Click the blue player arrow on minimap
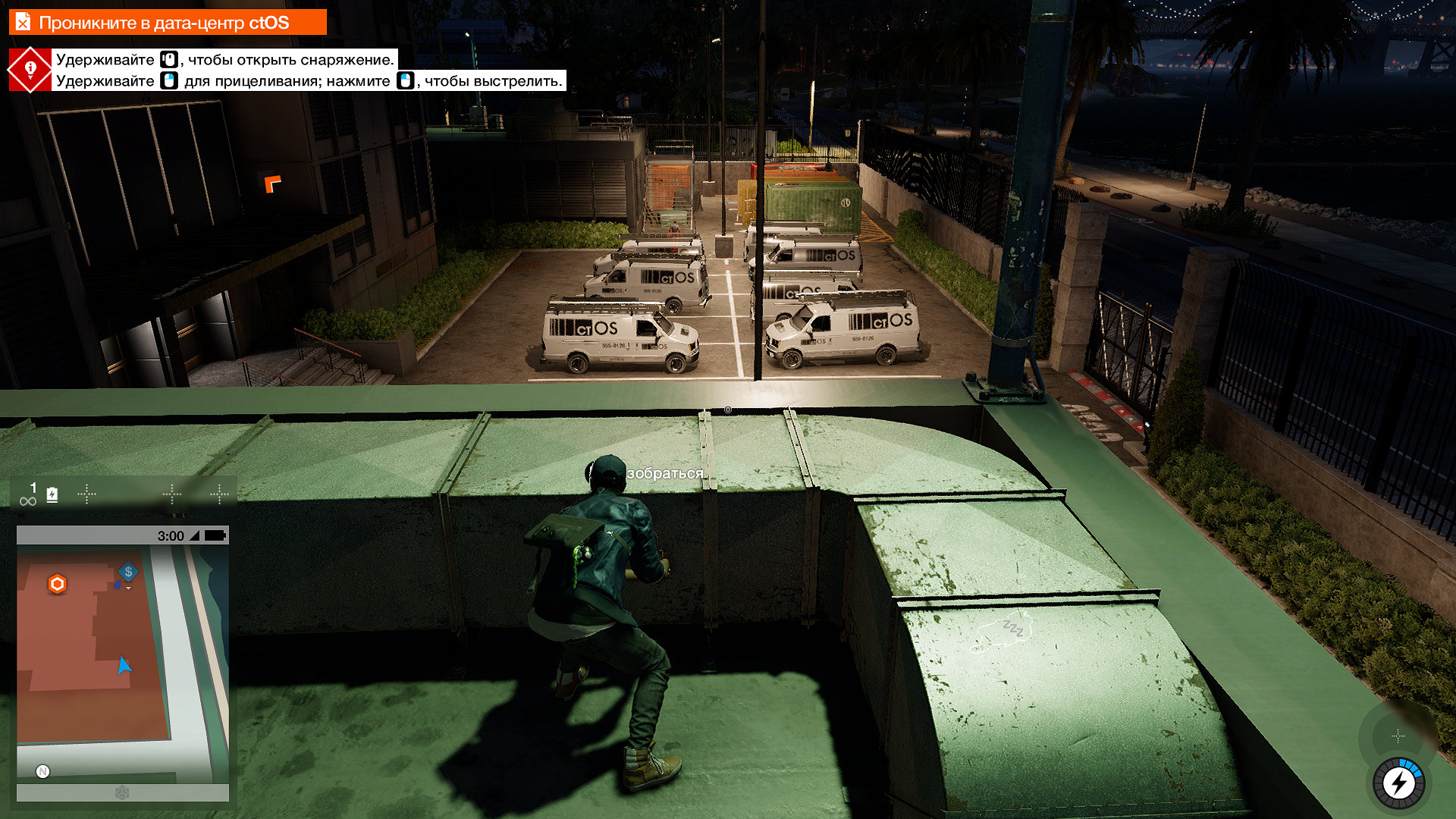 click(x=124, y=666)
